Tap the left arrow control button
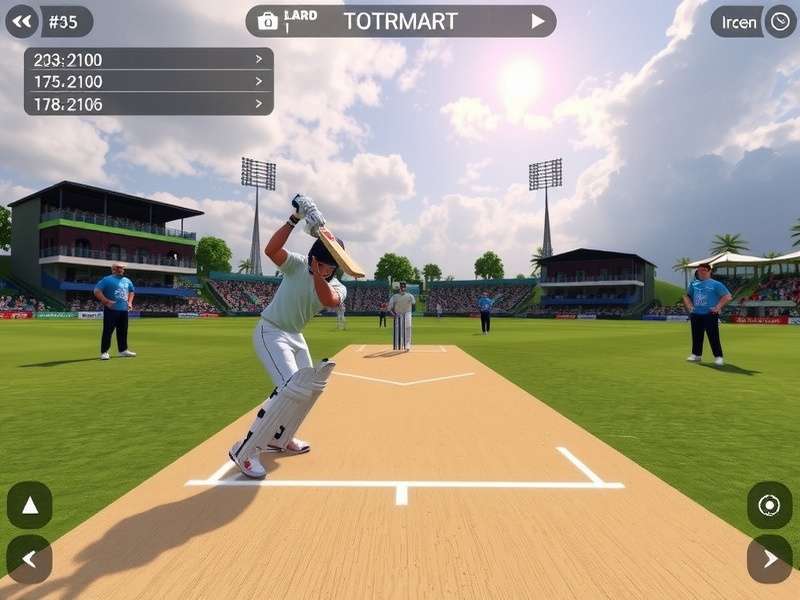Image resolution: width=800 pixels, height=600 pixels. click(x=29, y=559)
